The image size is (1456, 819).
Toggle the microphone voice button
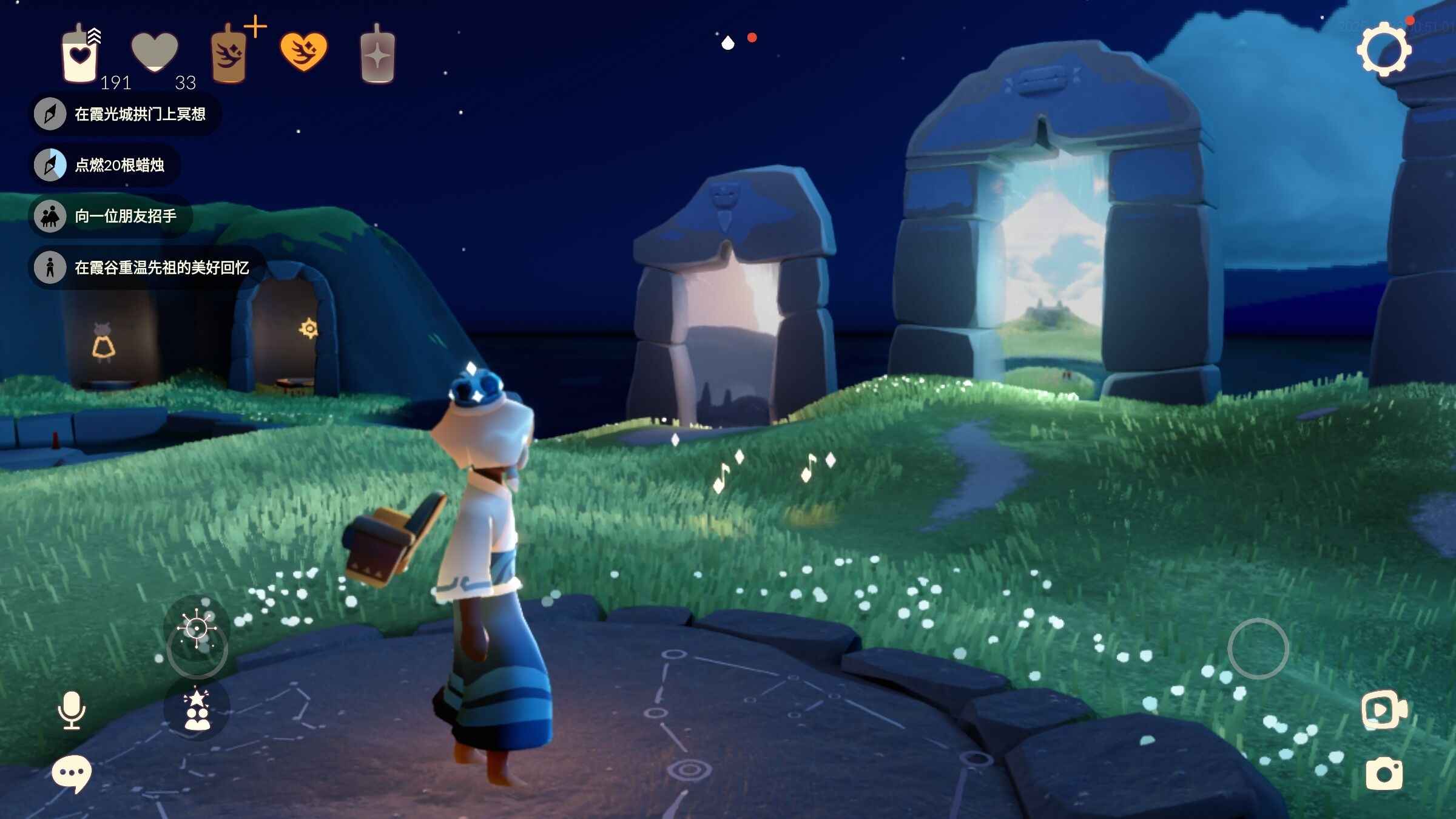click(x=72, y=710)
